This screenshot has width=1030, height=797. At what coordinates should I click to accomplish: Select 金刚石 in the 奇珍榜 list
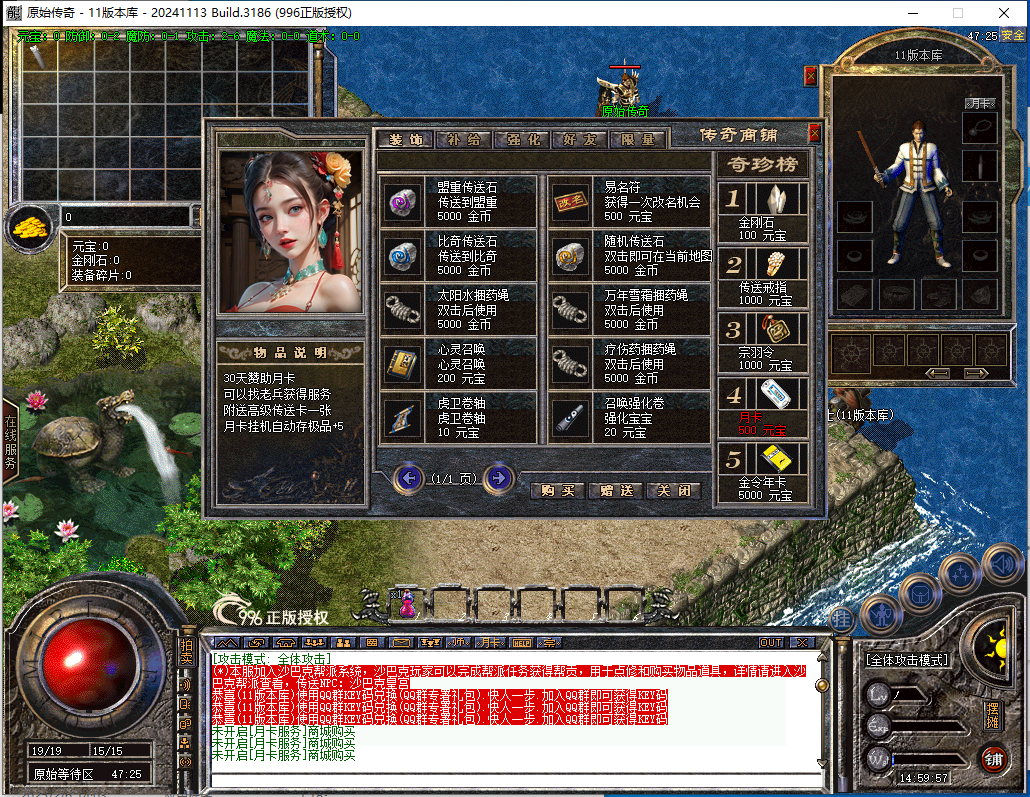tap(762, 214)
